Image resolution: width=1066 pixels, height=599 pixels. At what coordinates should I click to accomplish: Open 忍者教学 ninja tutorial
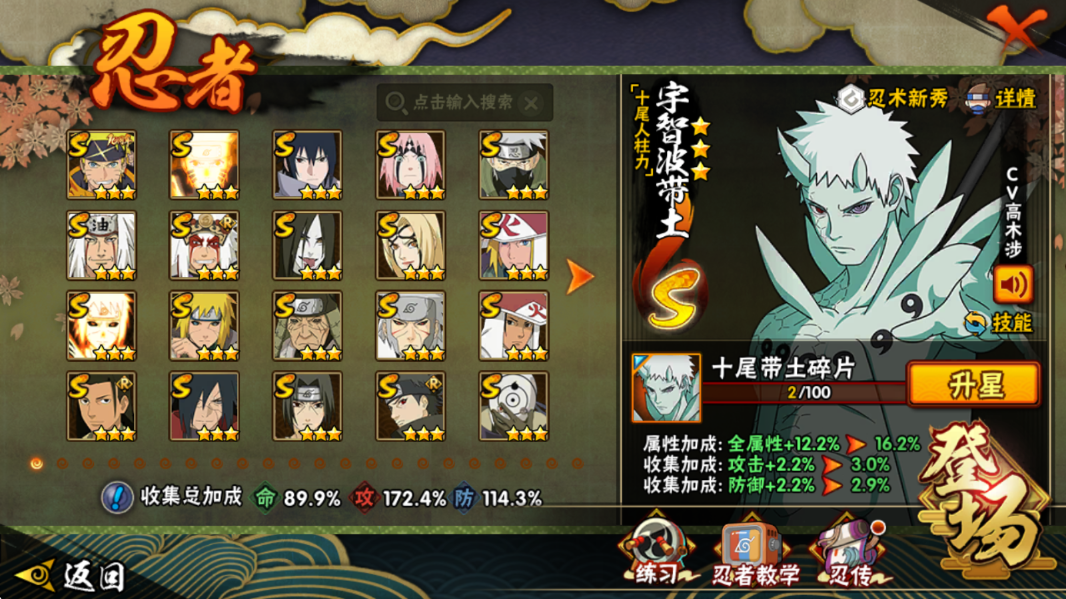755,554
